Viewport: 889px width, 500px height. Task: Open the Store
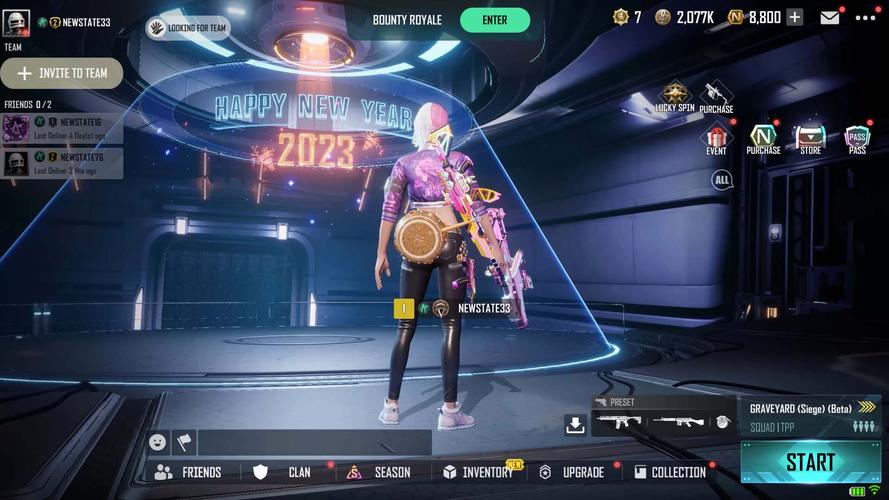click(x=810, y=139)
